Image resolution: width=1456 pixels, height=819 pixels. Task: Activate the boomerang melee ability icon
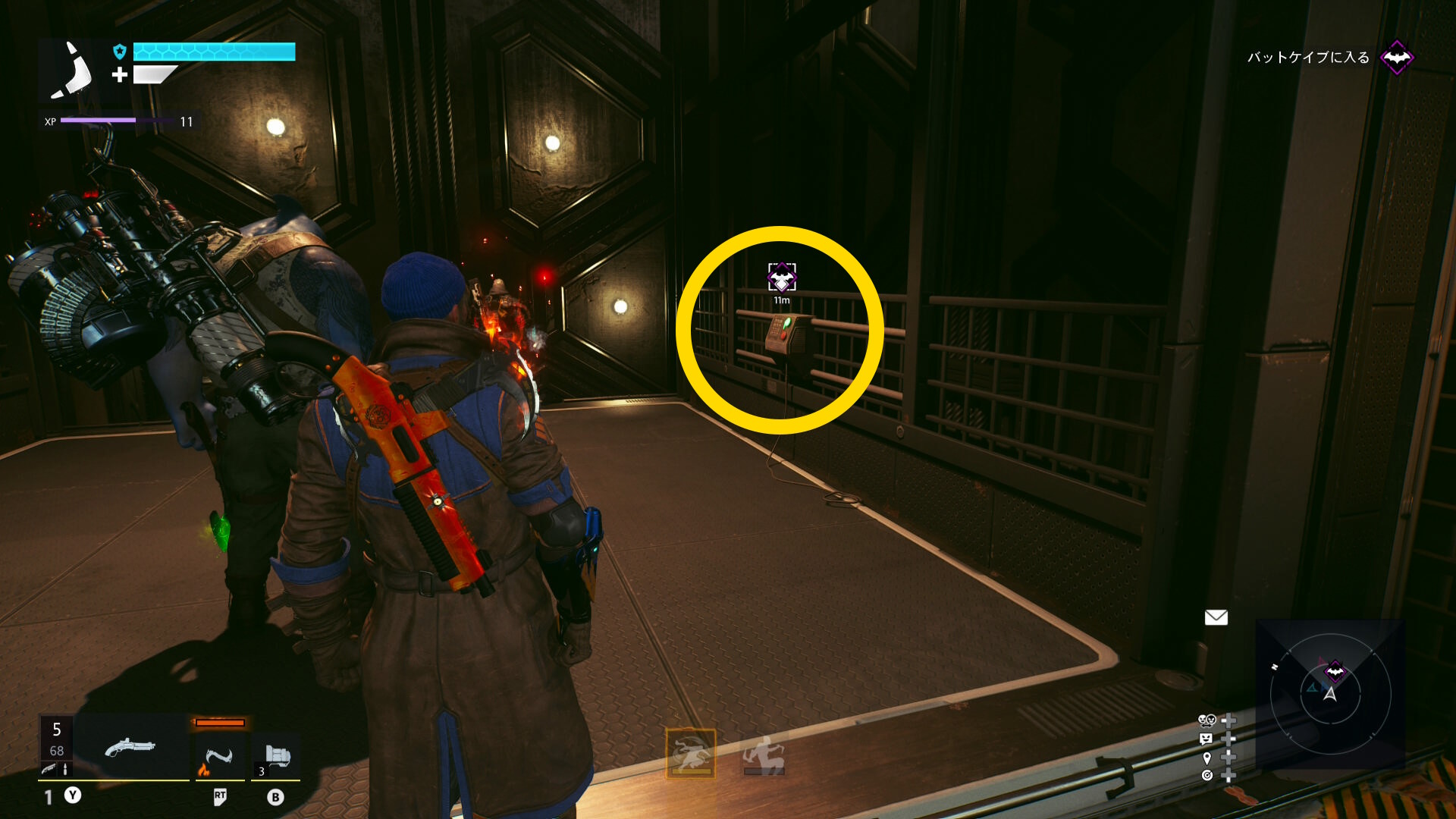pos(219,758)
